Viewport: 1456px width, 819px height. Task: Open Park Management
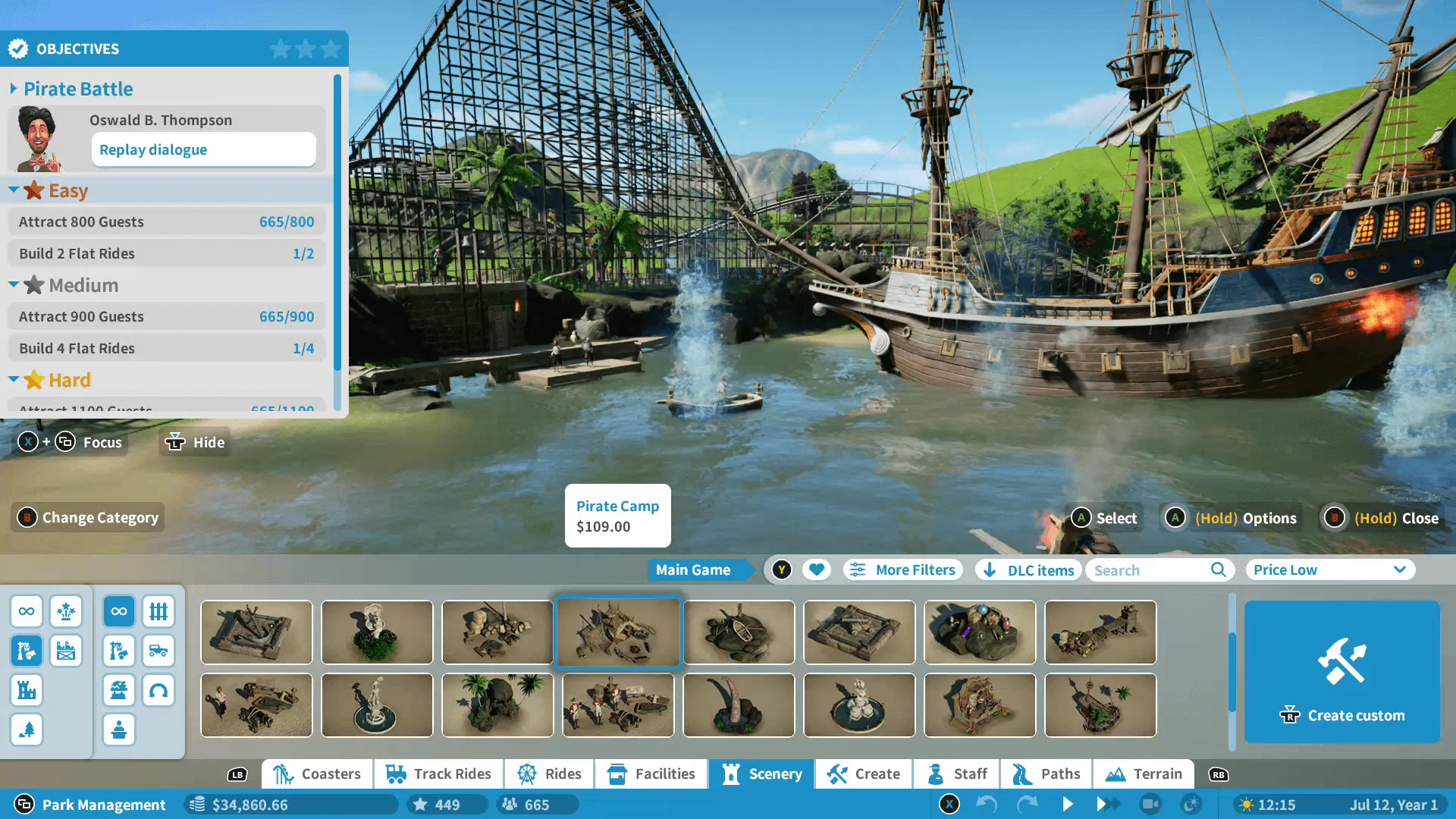pos(91,804)
